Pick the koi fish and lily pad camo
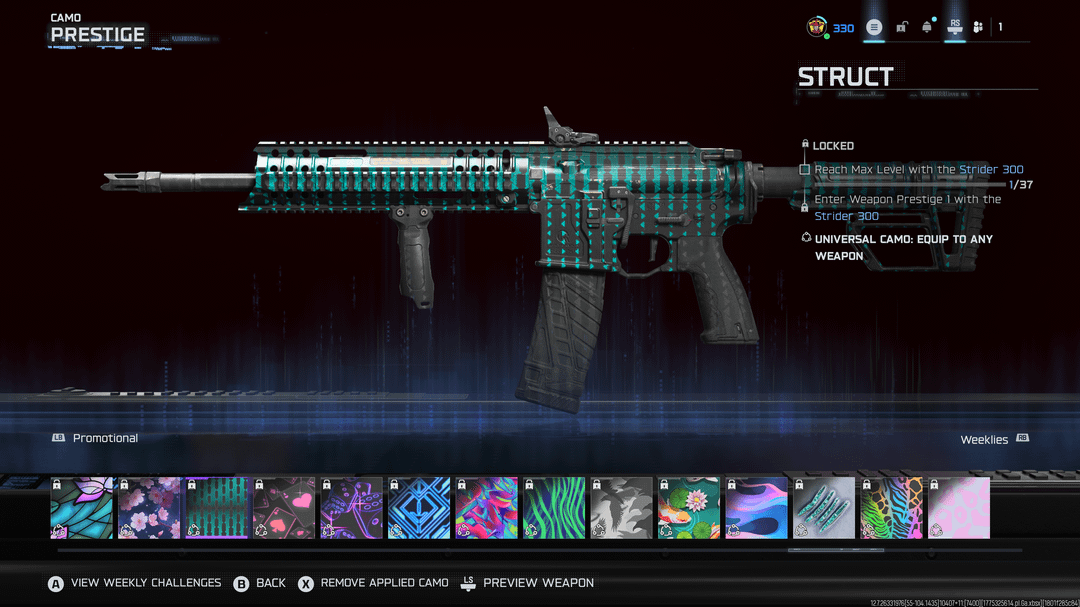 (689, 508)
